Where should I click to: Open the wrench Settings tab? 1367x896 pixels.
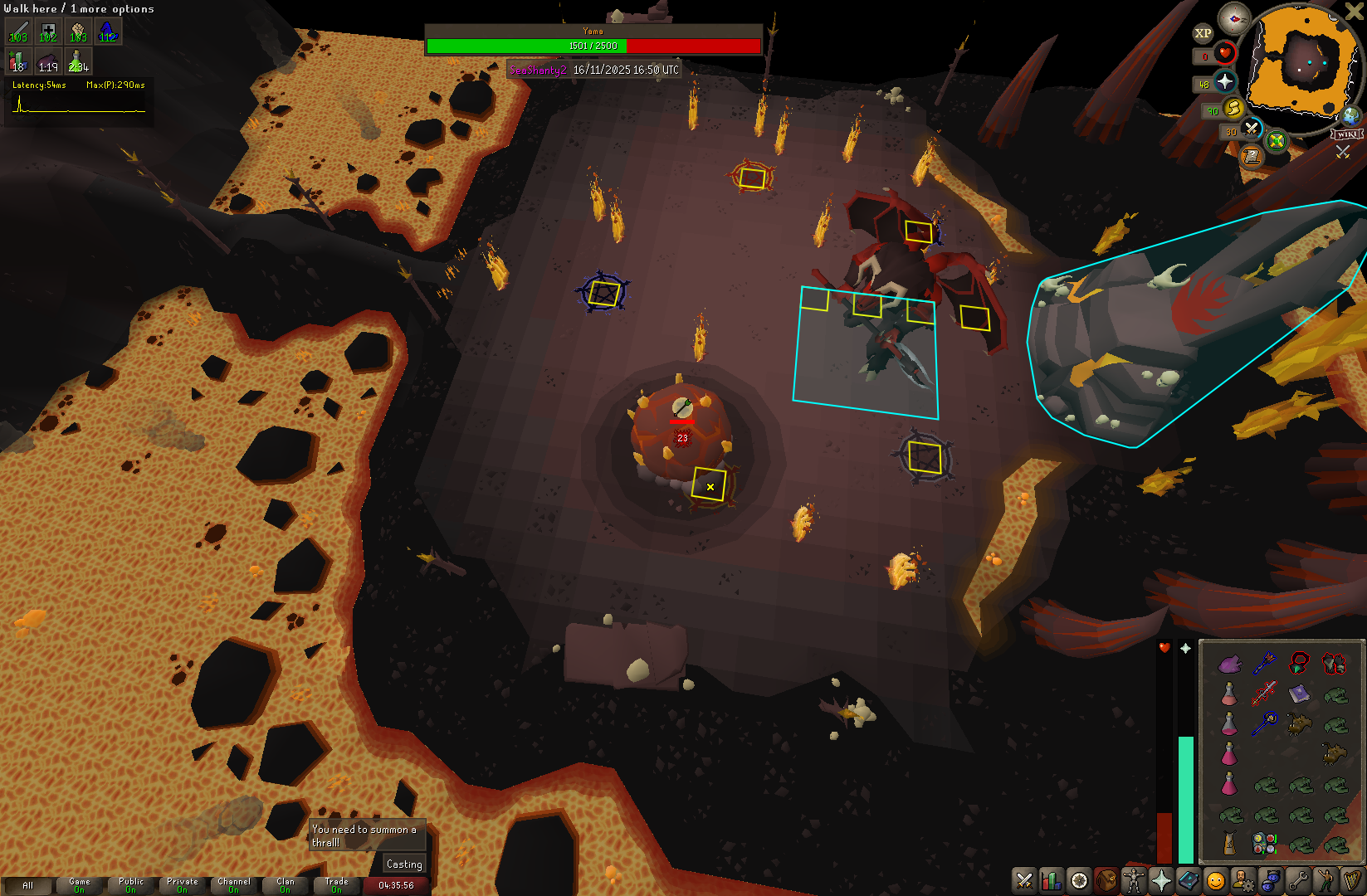[1297, 880]
